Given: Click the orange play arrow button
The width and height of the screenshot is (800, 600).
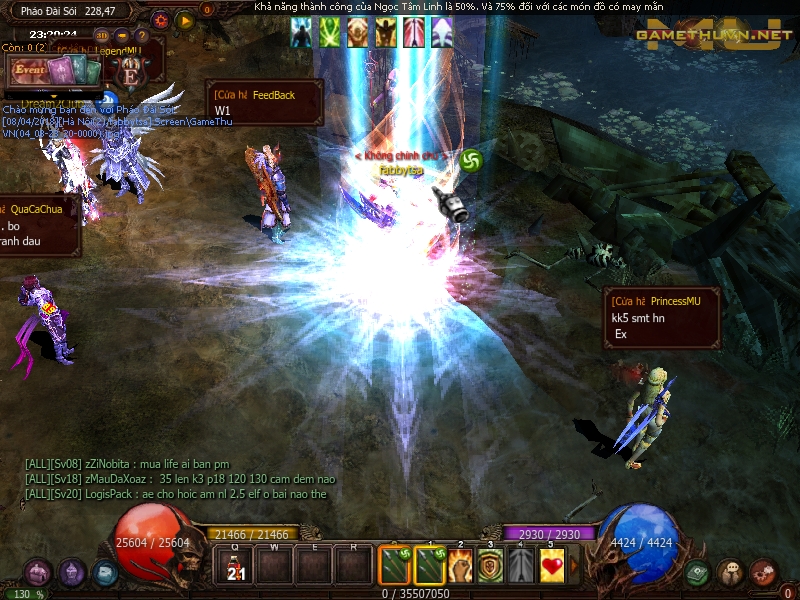Looking at the screenshot, I should (x=184, y=19).
